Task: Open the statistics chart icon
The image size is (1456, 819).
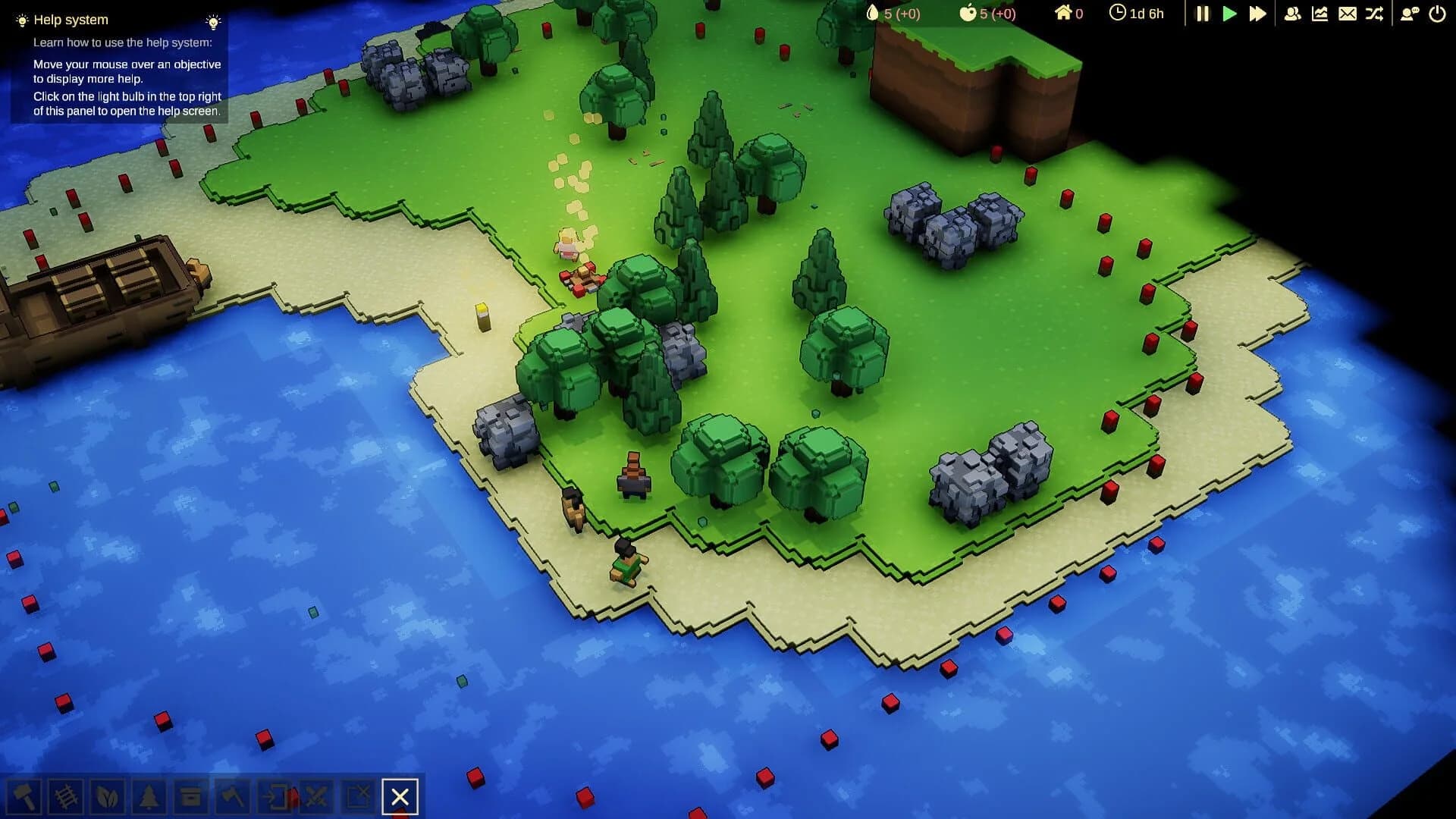Action: [1320, 13]
